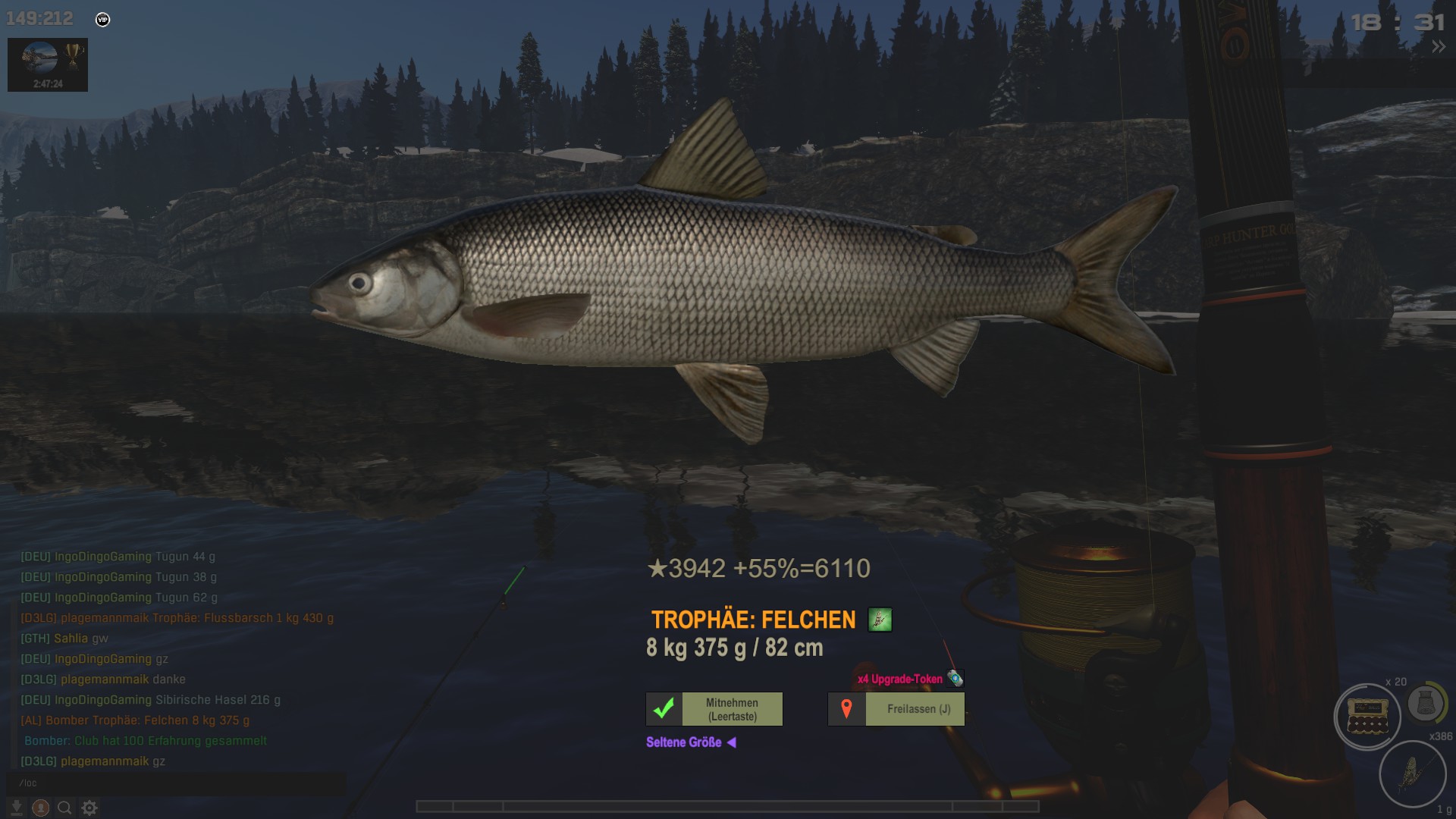Click the VIP status badge
Image resolution: width=1456 pixels, height=819 pixels.
[x=103, y=20]
